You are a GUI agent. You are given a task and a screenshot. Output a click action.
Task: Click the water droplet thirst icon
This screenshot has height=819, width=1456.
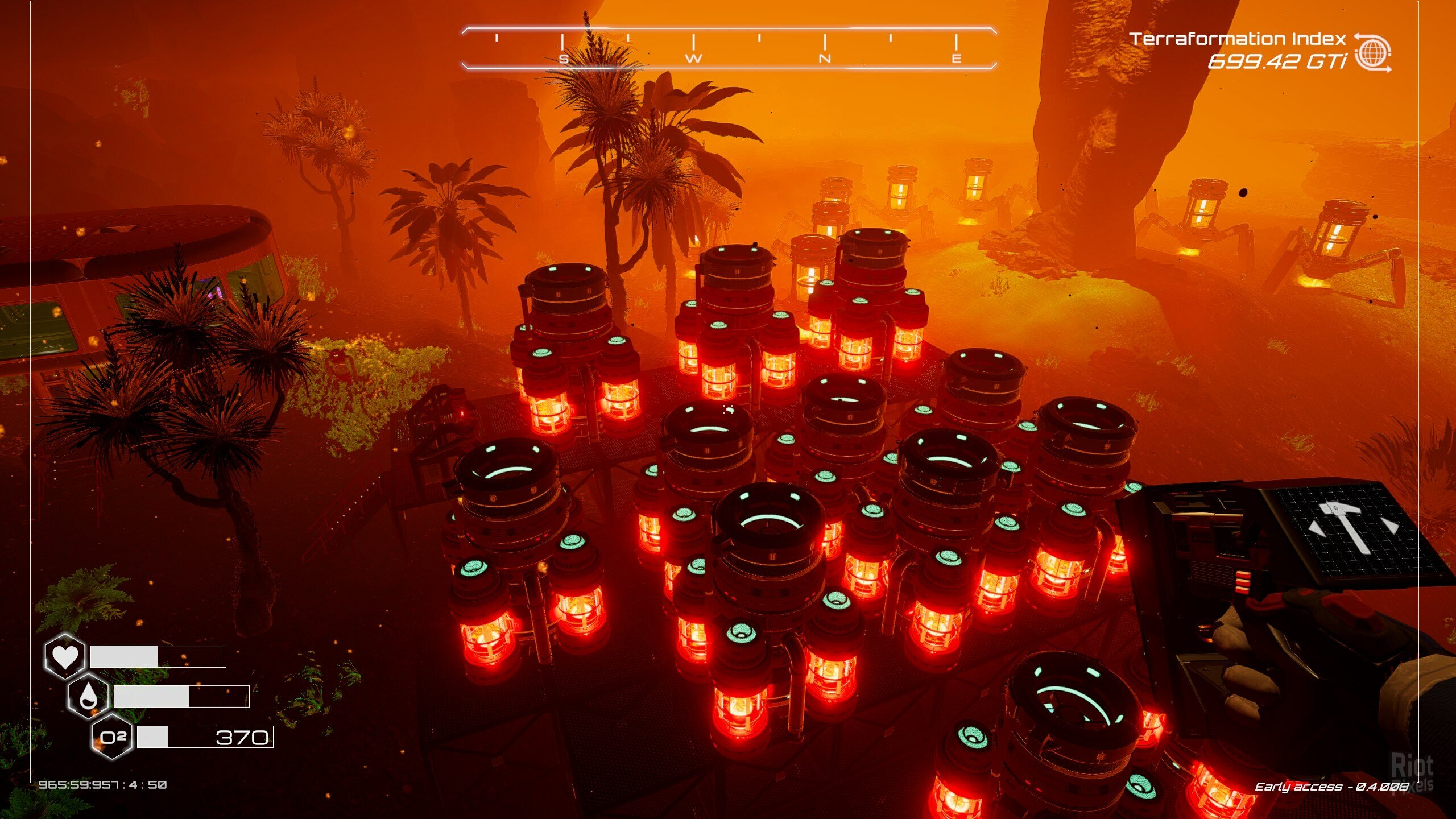(88, 696)
